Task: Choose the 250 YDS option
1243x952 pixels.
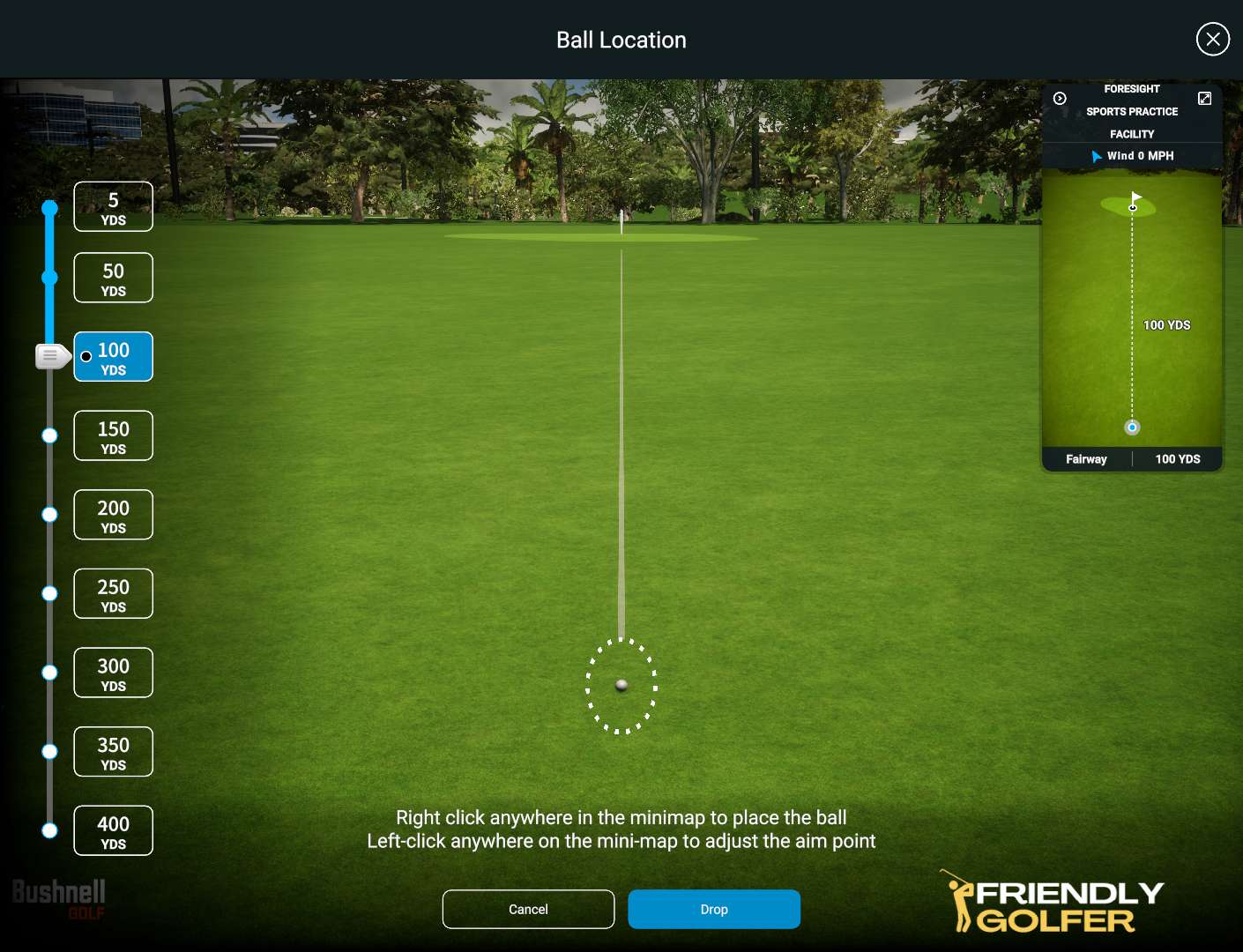Action: pyautogui.click(x=113, y=593)
